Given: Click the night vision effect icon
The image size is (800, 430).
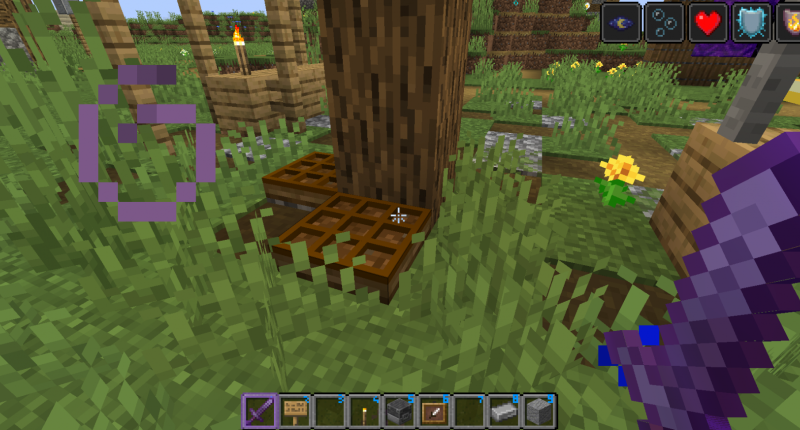Looking at the screenshot, I should pyautogui.click(x=621, y=22).
